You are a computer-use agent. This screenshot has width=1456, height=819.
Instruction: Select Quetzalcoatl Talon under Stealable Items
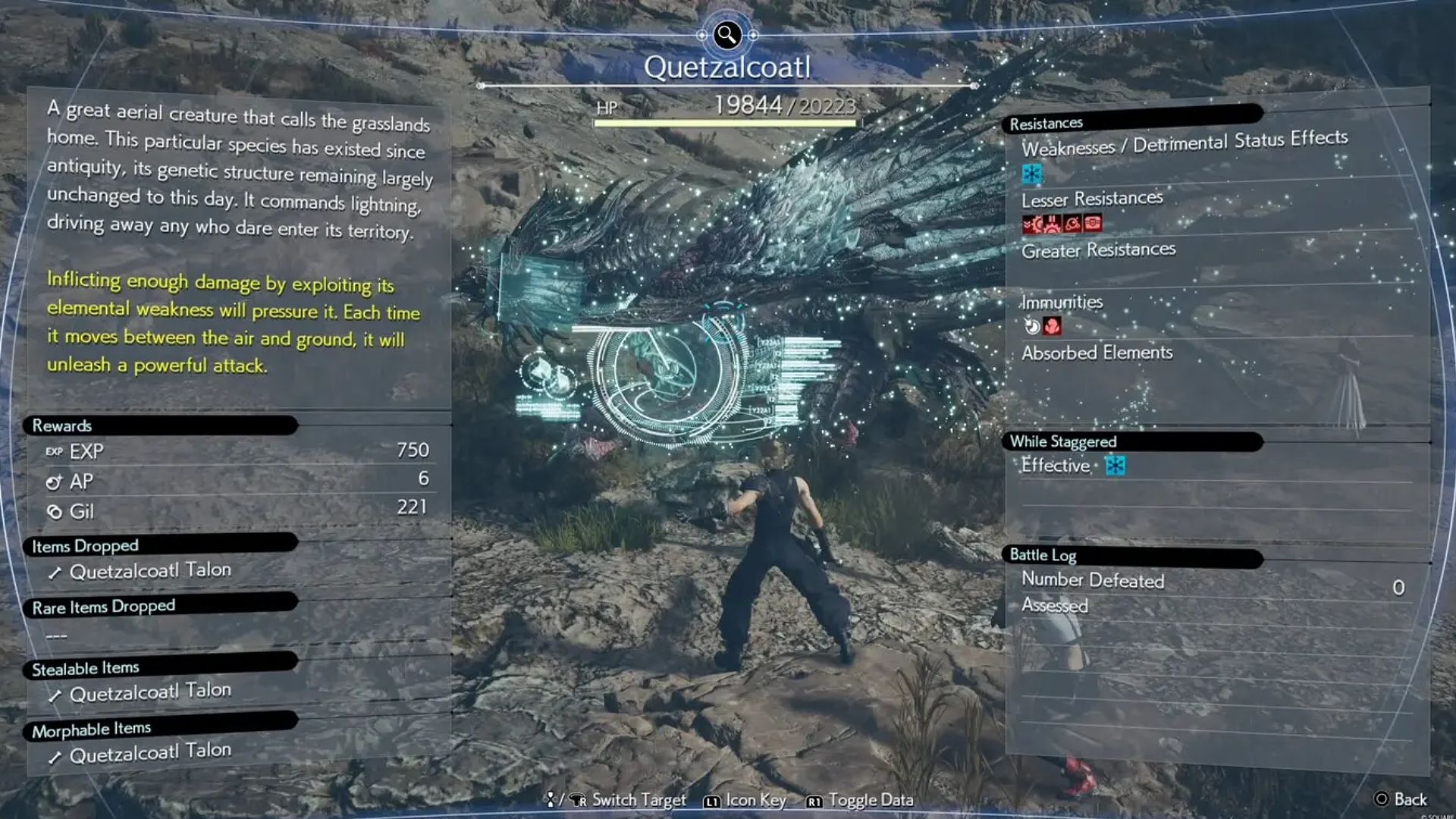coord(150,692)
